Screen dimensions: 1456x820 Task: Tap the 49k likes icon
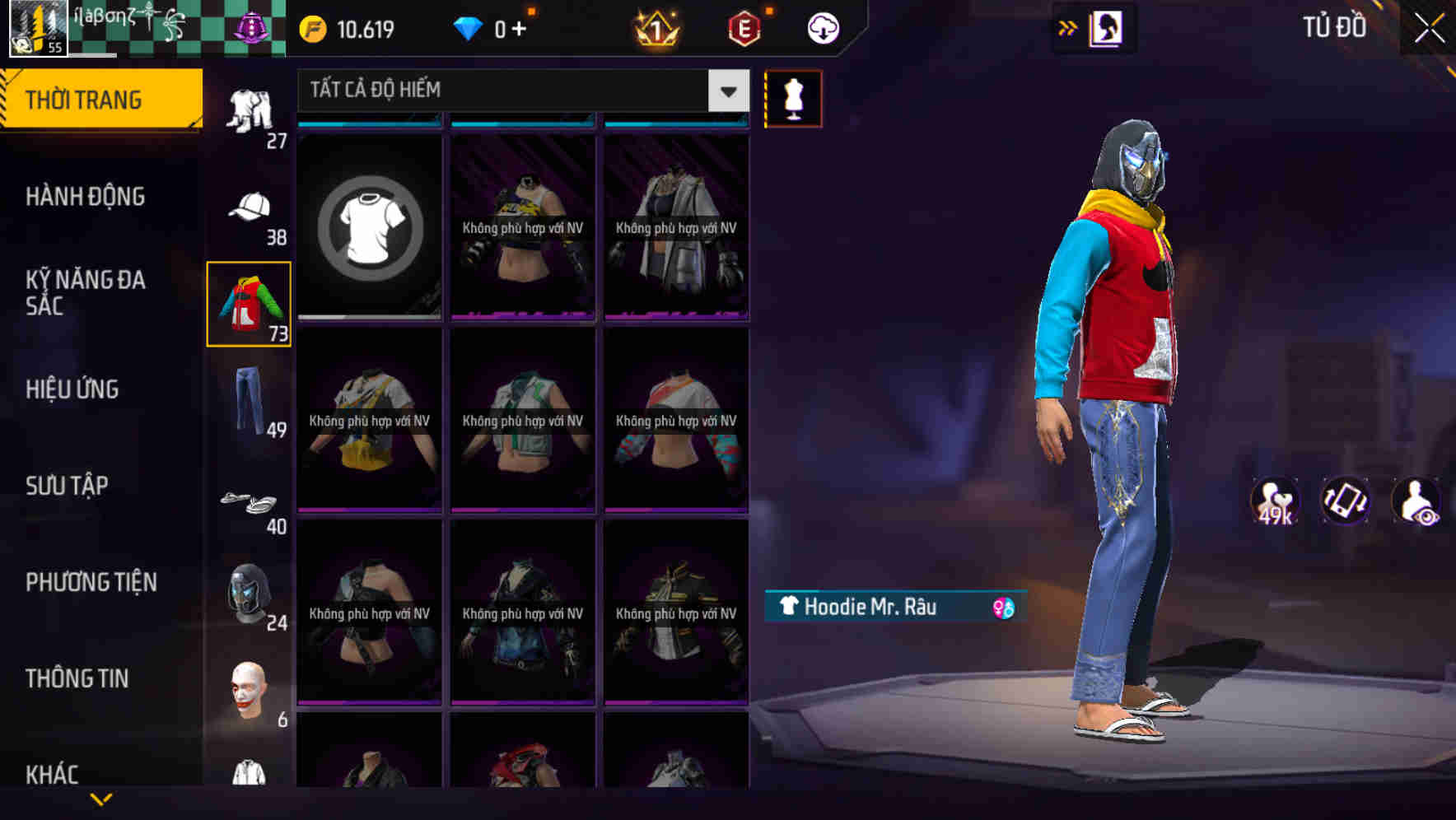point(1273,501)
